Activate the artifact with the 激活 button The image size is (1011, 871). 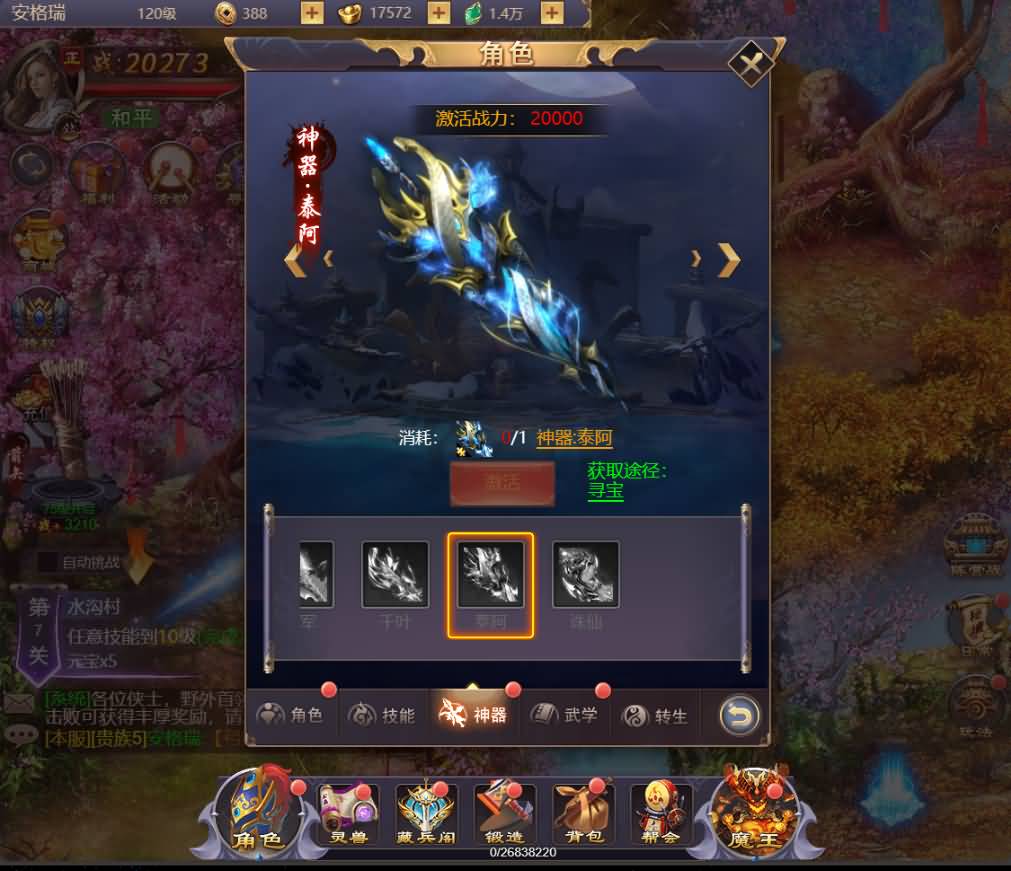click(x=502, y=484)
